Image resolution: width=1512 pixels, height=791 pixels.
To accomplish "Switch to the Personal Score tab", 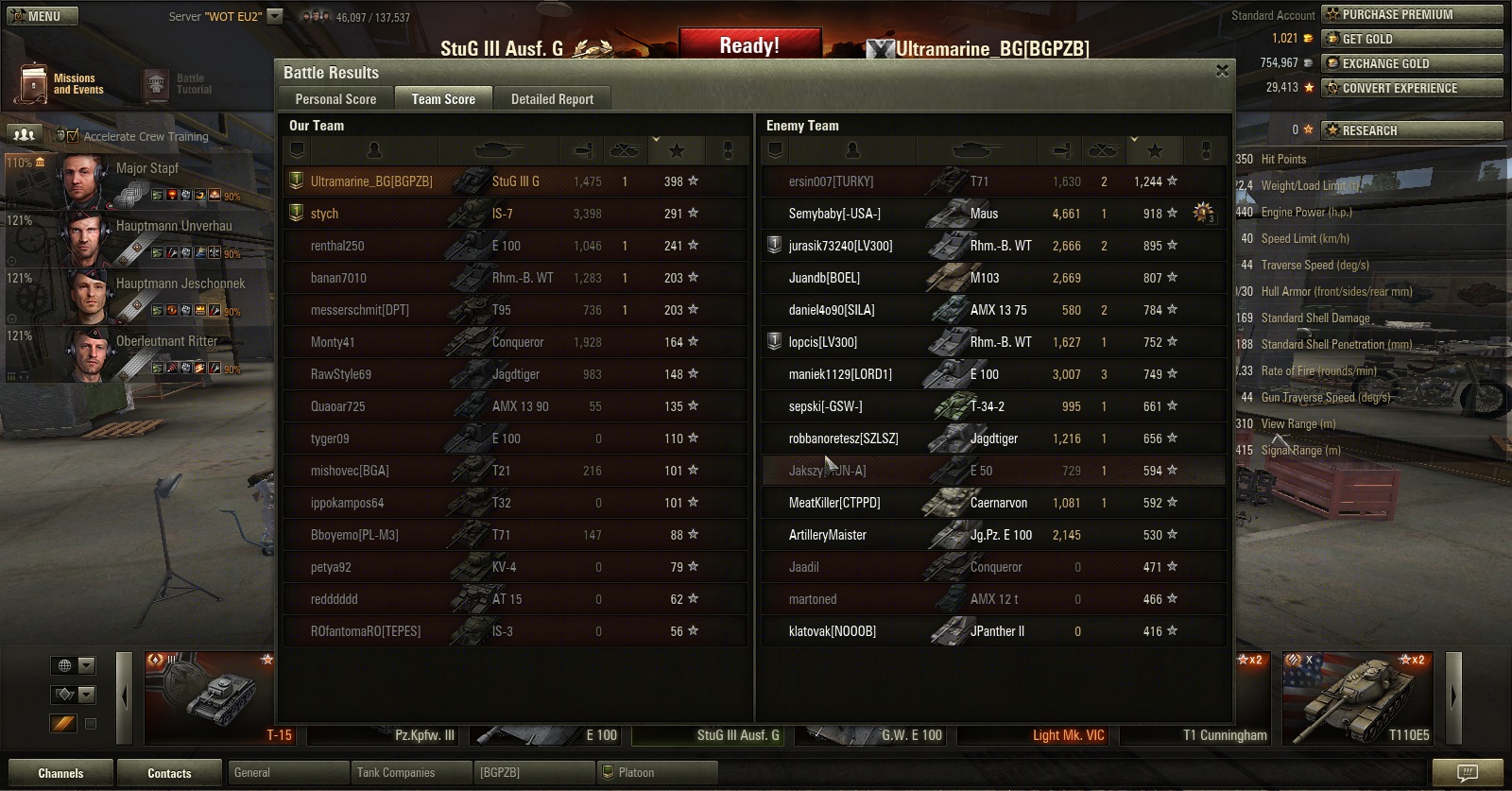I will pos(335,99).
